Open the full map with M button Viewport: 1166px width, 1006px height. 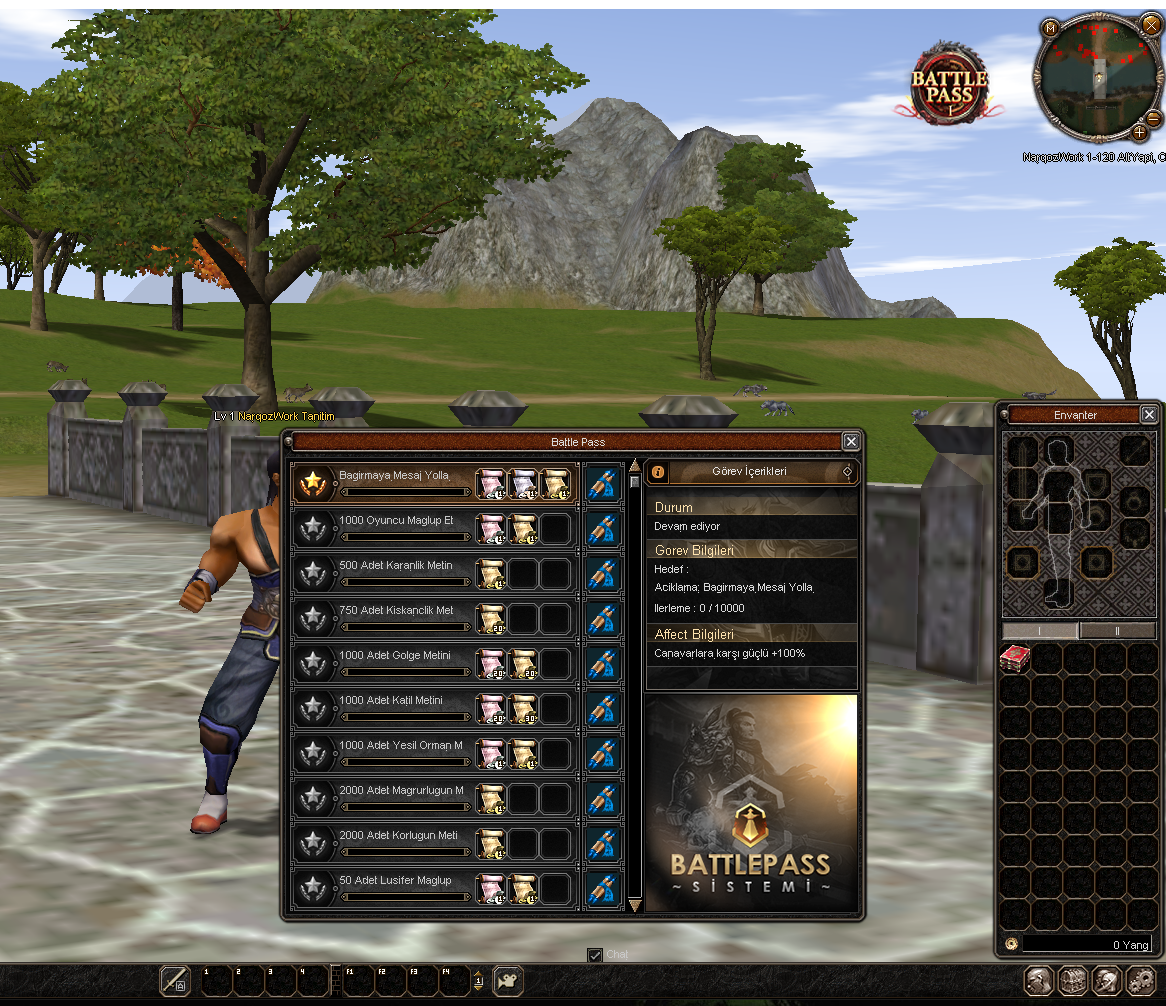(x=1051, y=28)
